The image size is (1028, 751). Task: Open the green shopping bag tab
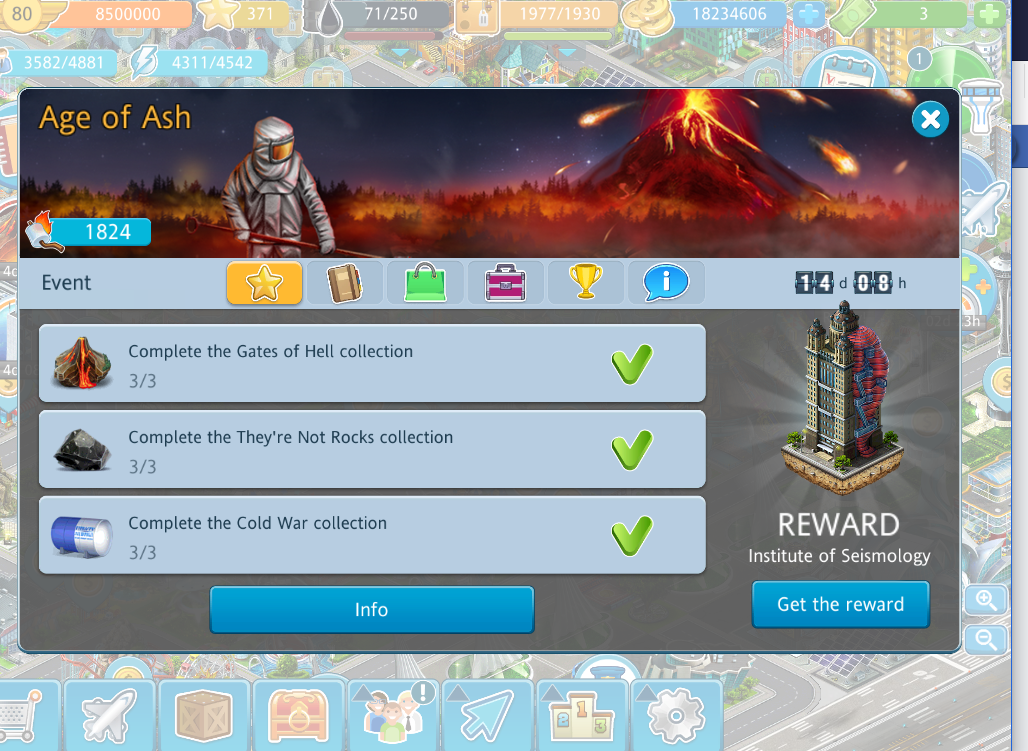tap(425, 283)
